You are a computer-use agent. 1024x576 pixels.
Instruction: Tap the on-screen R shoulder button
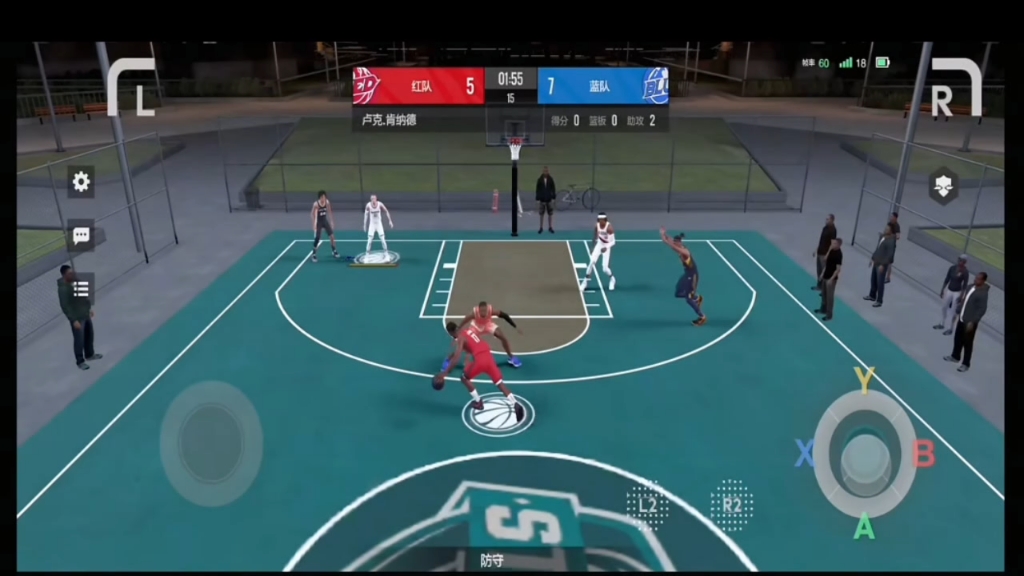click(x=955, y=87)
